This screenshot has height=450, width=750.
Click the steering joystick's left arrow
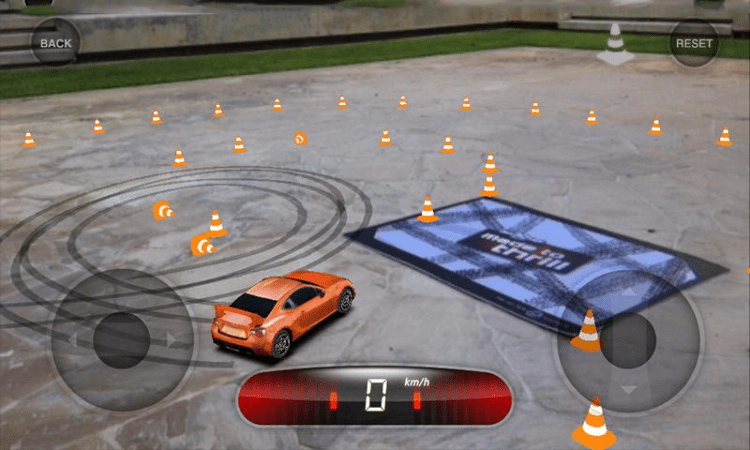click(x=72, y=341)
